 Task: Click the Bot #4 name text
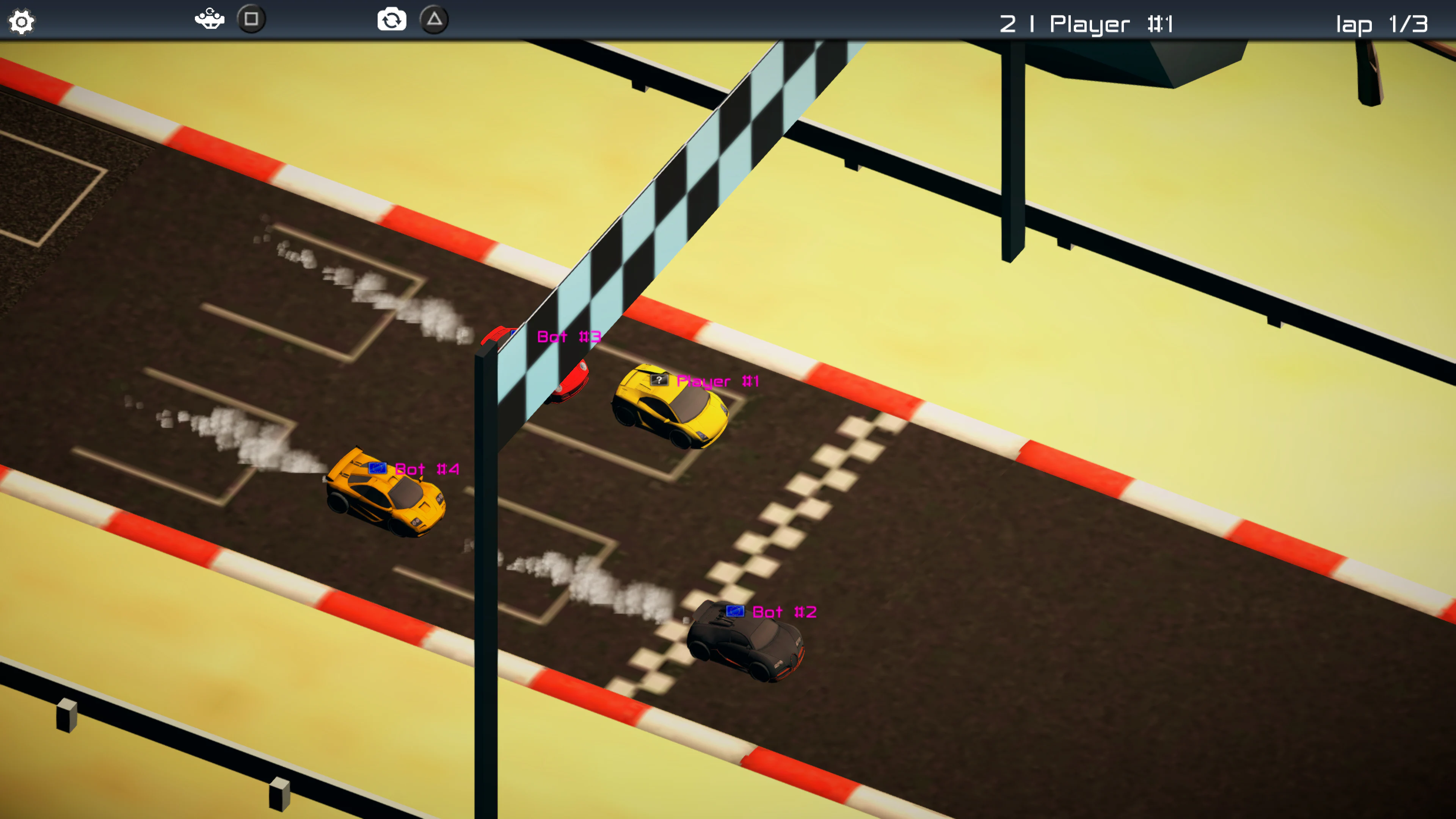(x=428, y=469)
